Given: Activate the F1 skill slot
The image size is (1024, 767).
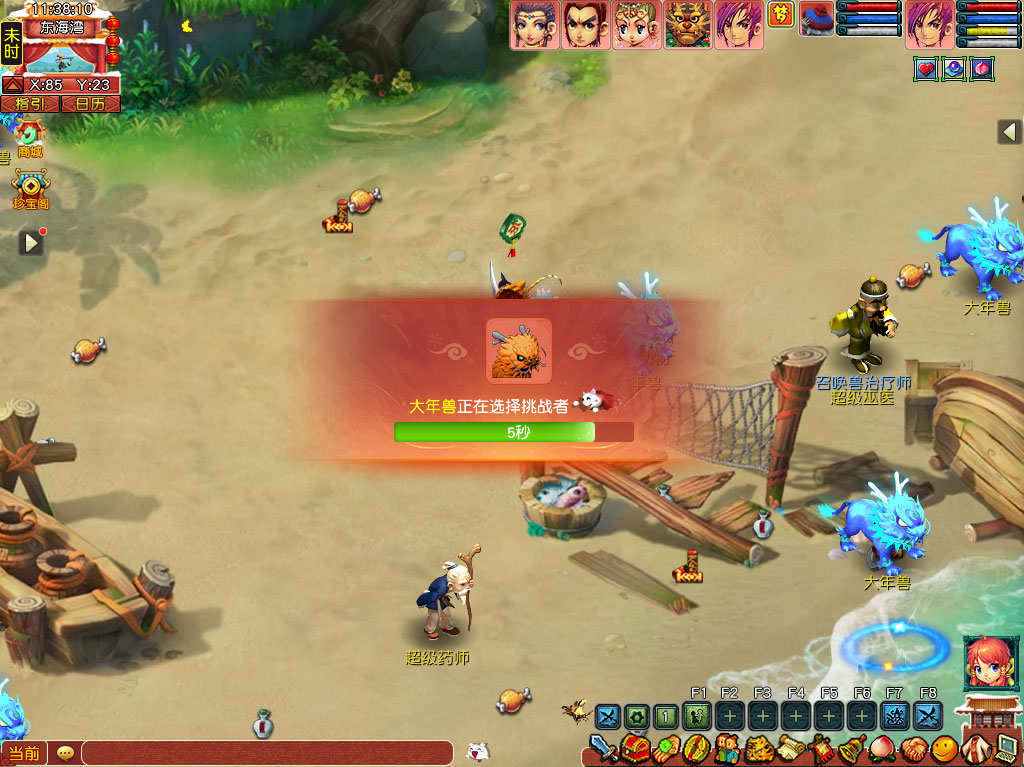Looking at the screenshot, I should (699, 716).
